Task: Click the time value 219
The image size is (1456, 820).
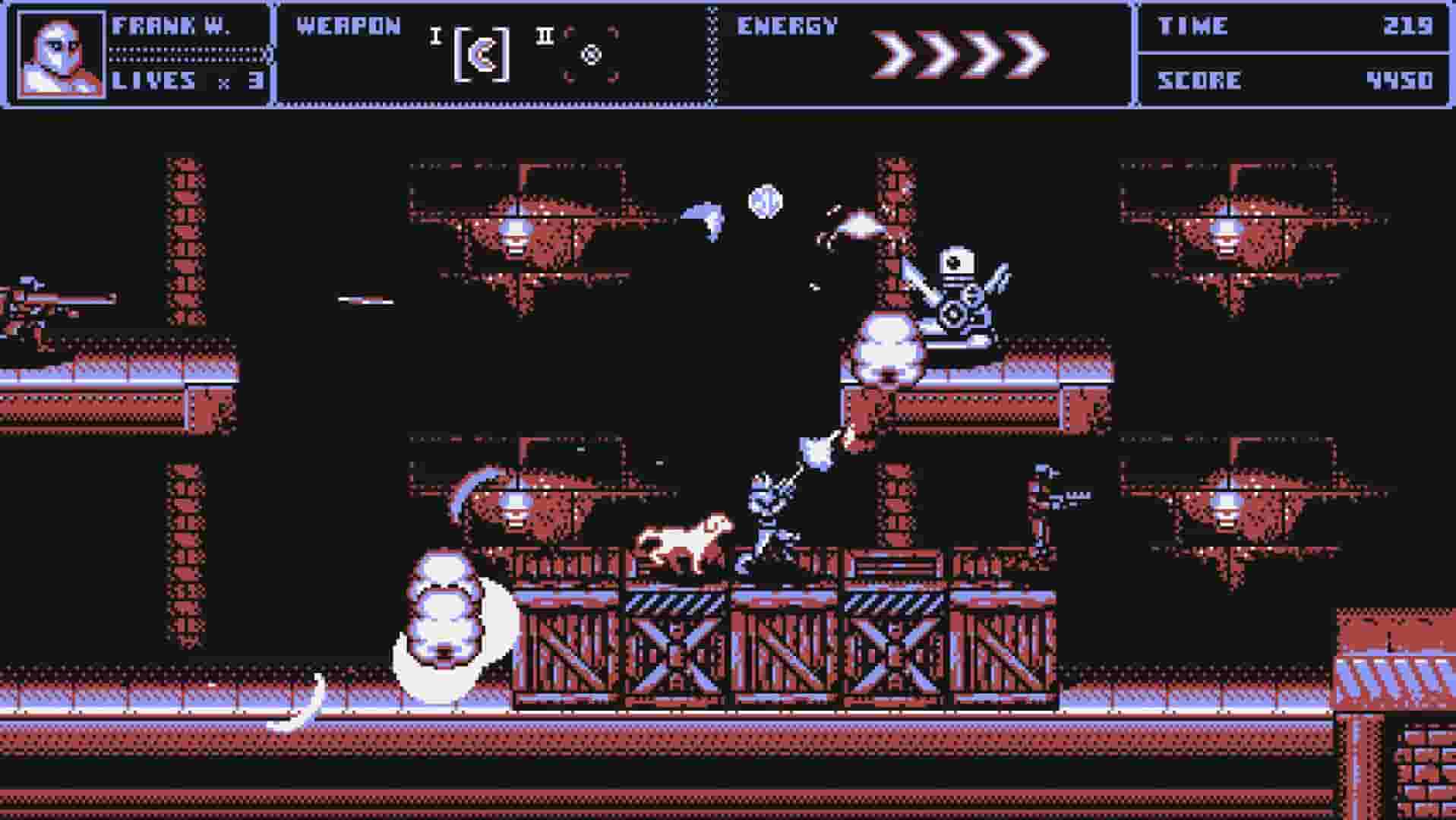Action: tap(1409, 25)
